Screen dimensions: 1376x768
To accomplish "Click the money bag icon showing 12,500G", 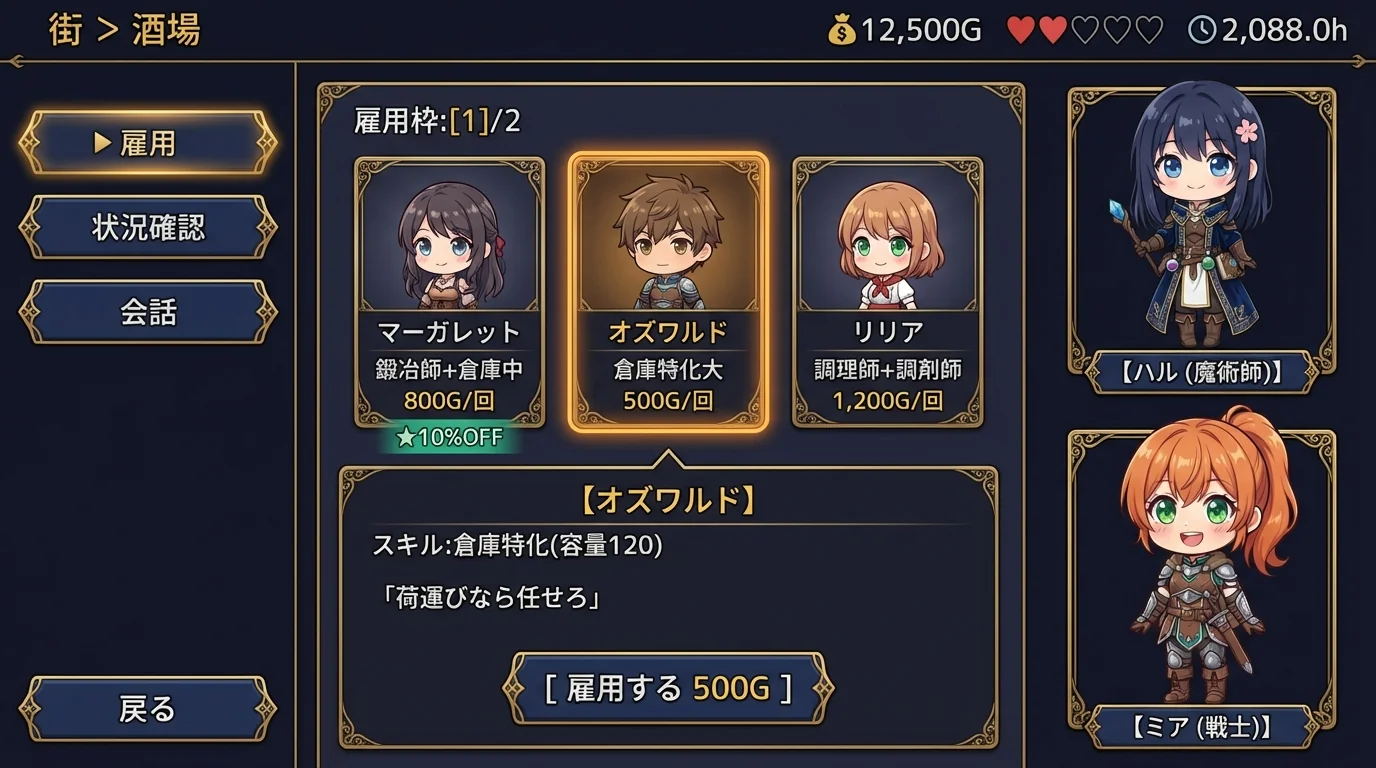I will (x=843, y=31).
